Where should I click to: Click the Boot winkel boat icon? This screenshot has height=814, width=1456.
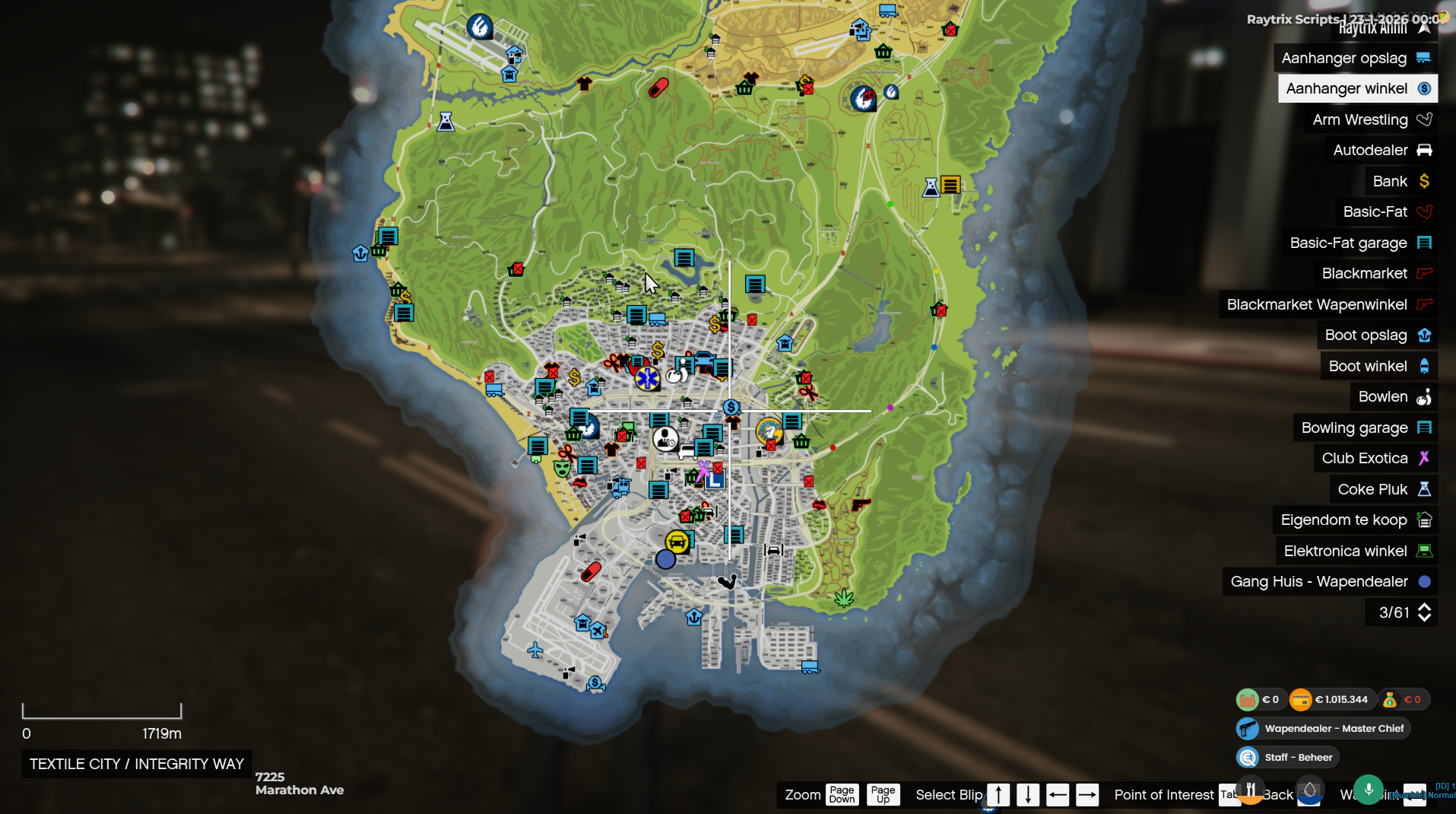pyautogui.click(x=1426, y=366)
